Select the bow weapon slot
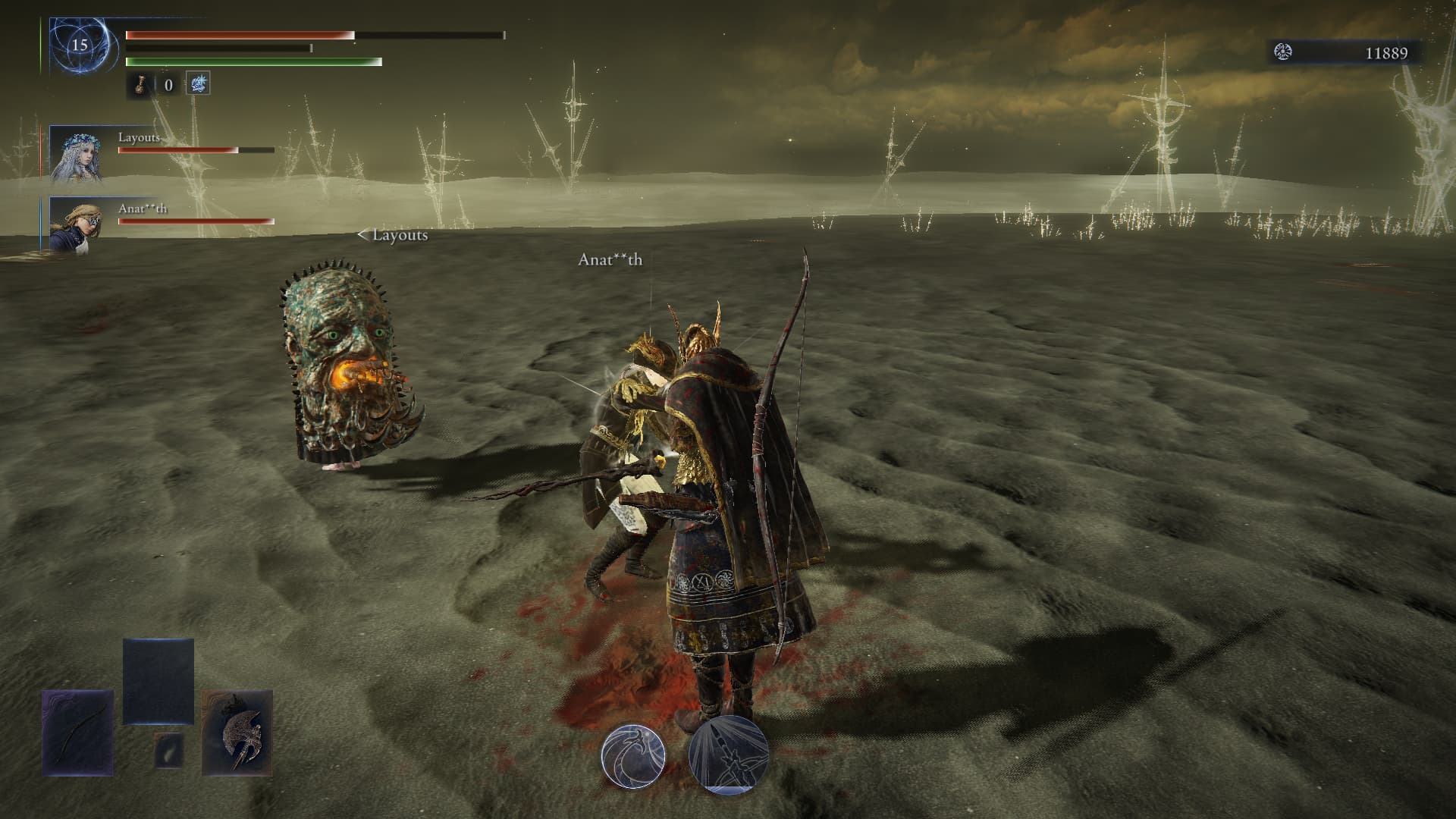The image size is (1456, 819). click(78, 732)
